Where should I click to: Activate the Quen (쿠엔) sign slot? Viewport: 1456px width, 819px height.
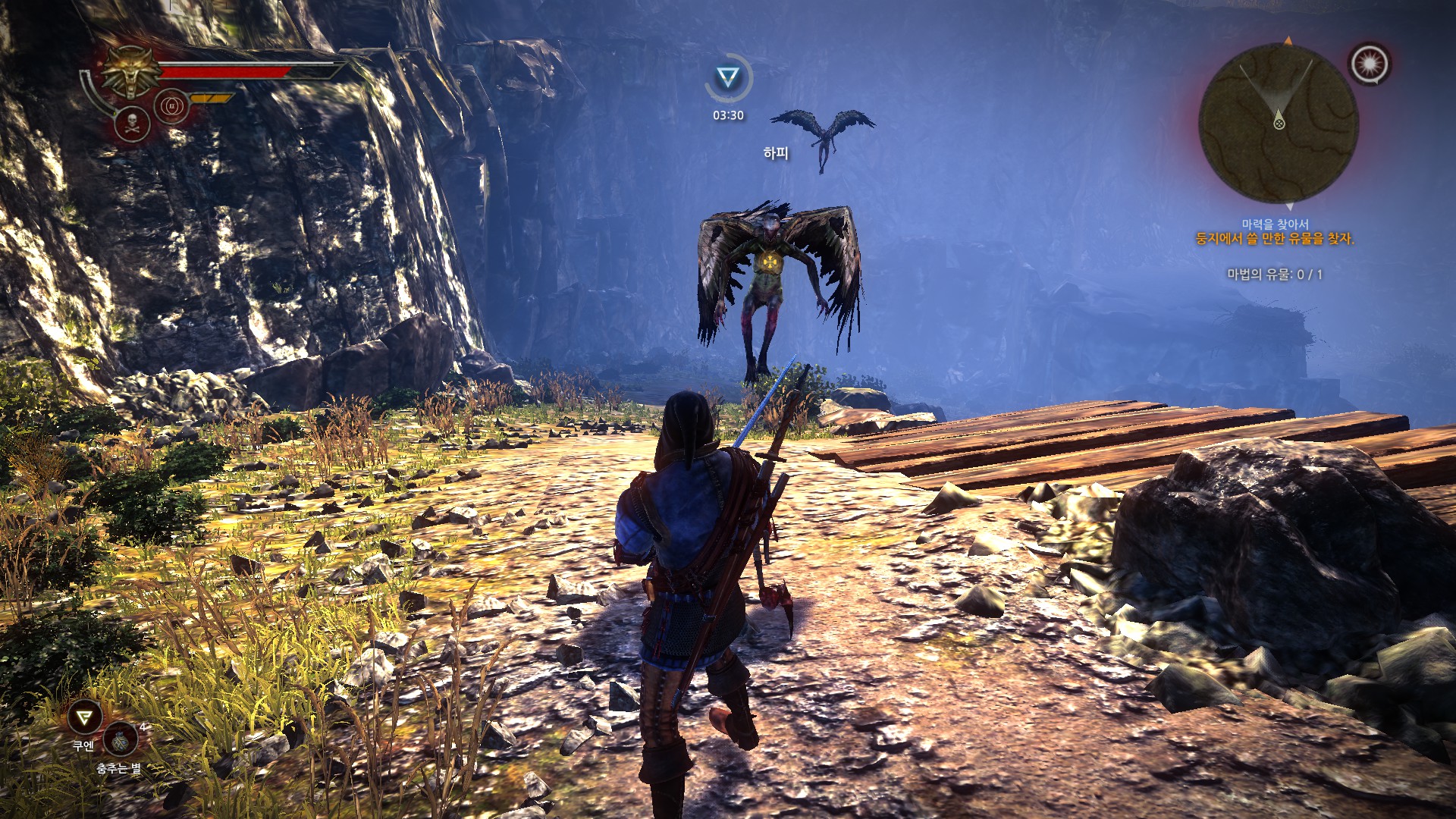(x=84, y=717)
